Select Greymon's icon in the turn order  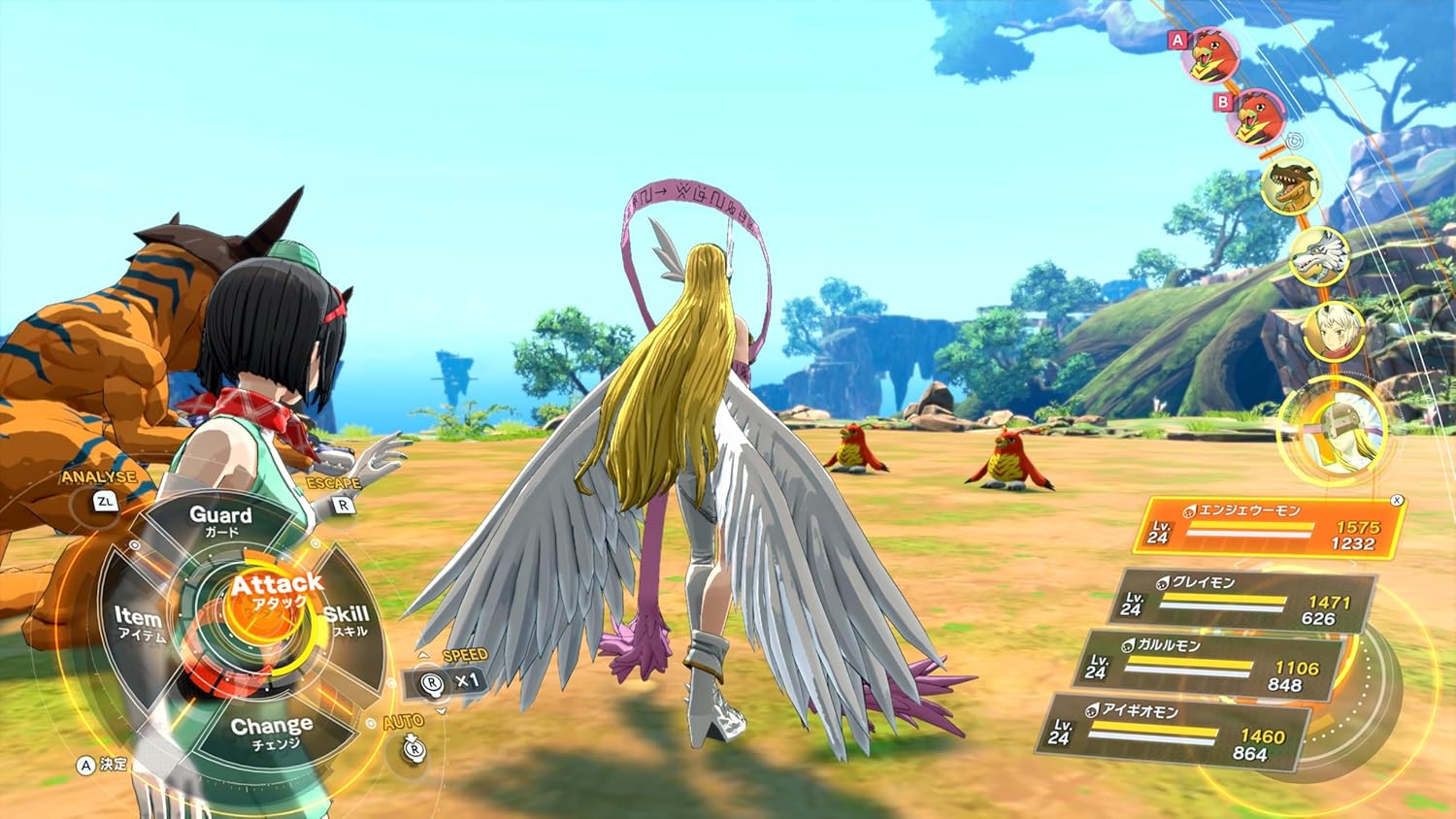point(1291,185)
